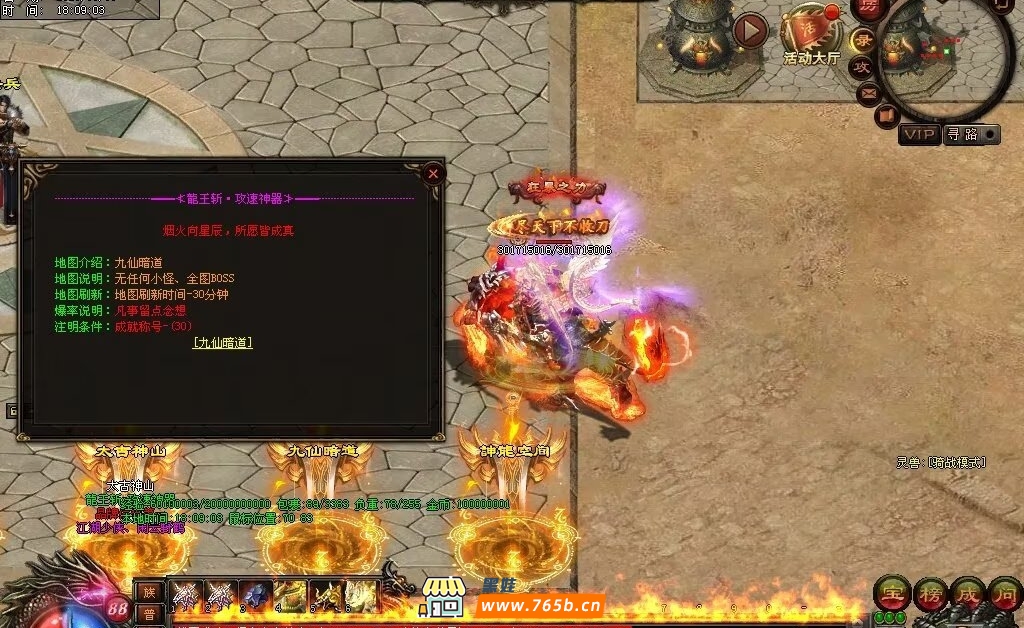The image size is (1024, 628).
Task: Open the shop storefront icon
Action: [x=443, y=597]
